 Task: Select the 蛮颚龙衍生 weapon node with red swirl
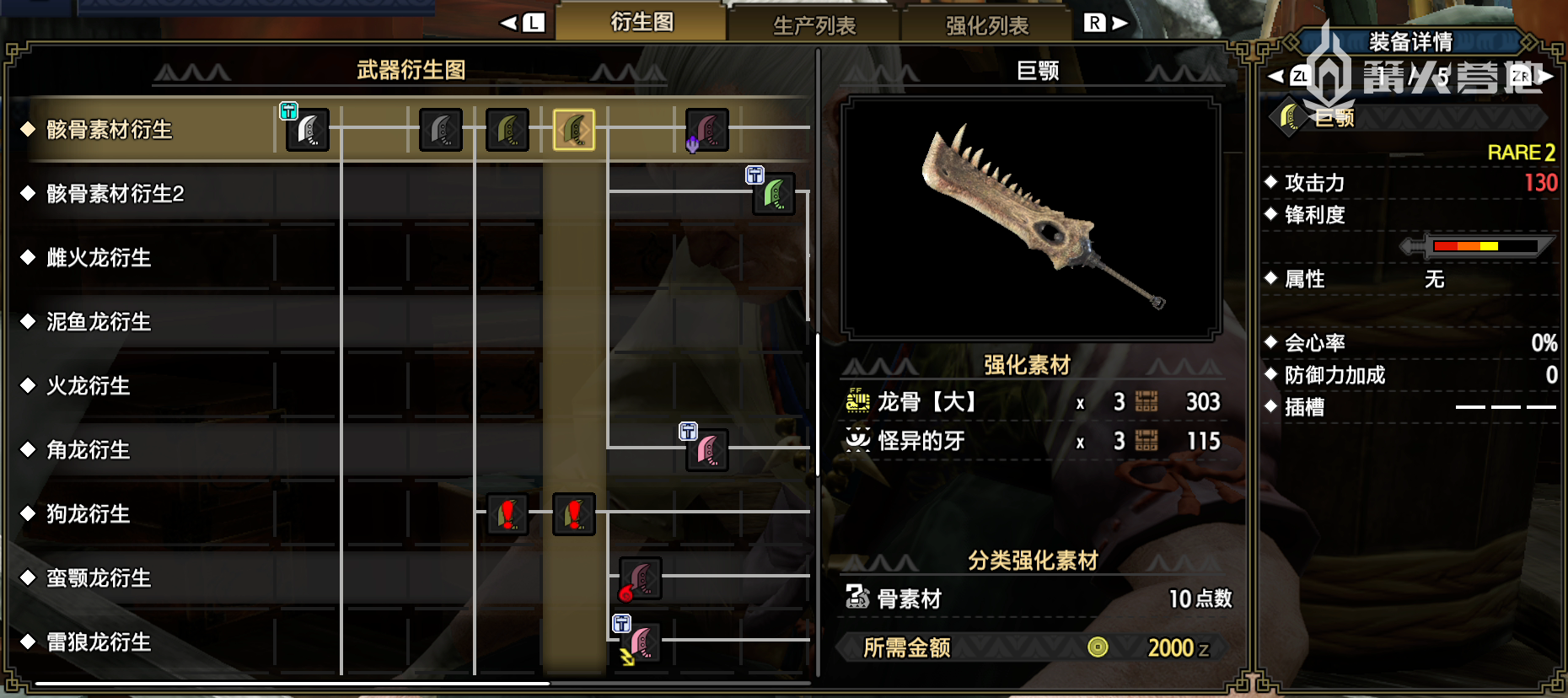641,578
